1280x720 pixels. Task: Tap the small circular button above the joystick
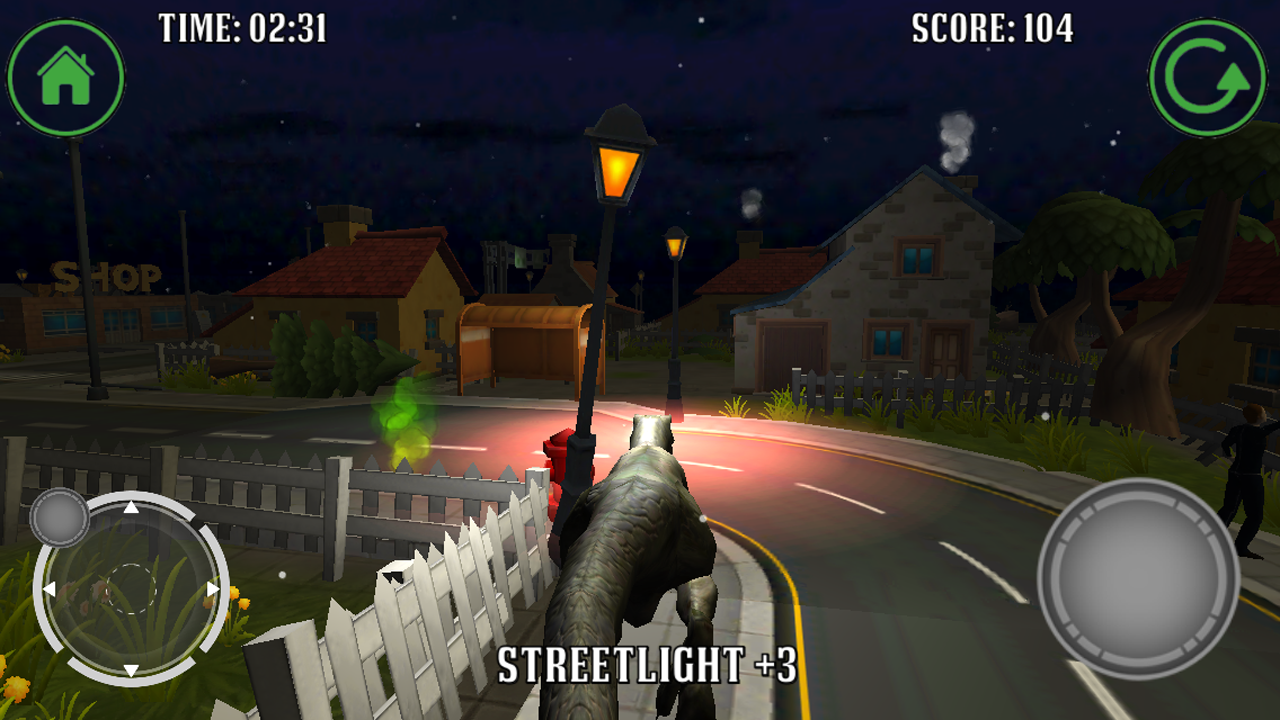pyautogui.click(x=62, y=518)
